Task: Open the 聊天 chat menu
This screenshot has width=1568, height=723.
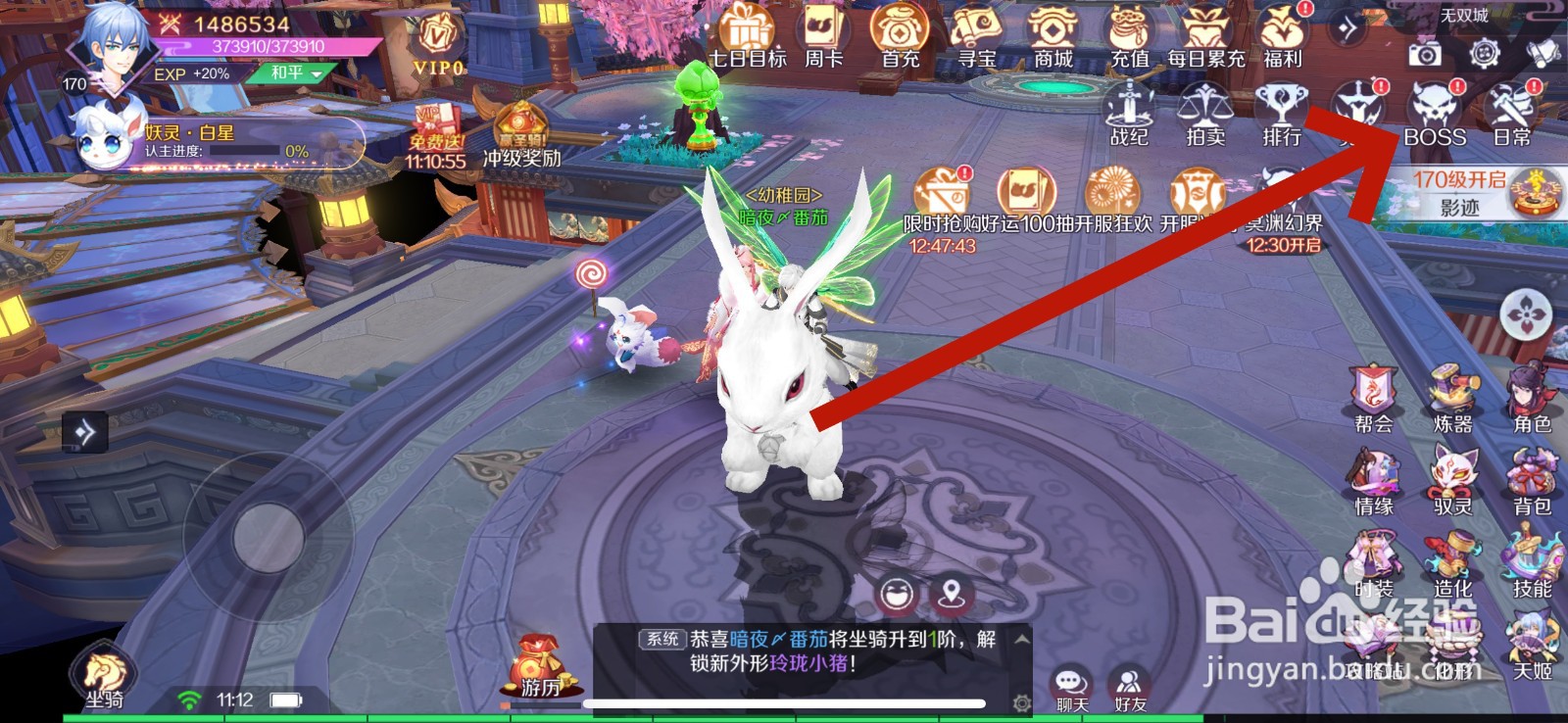Action: [x=1070, y=683]
